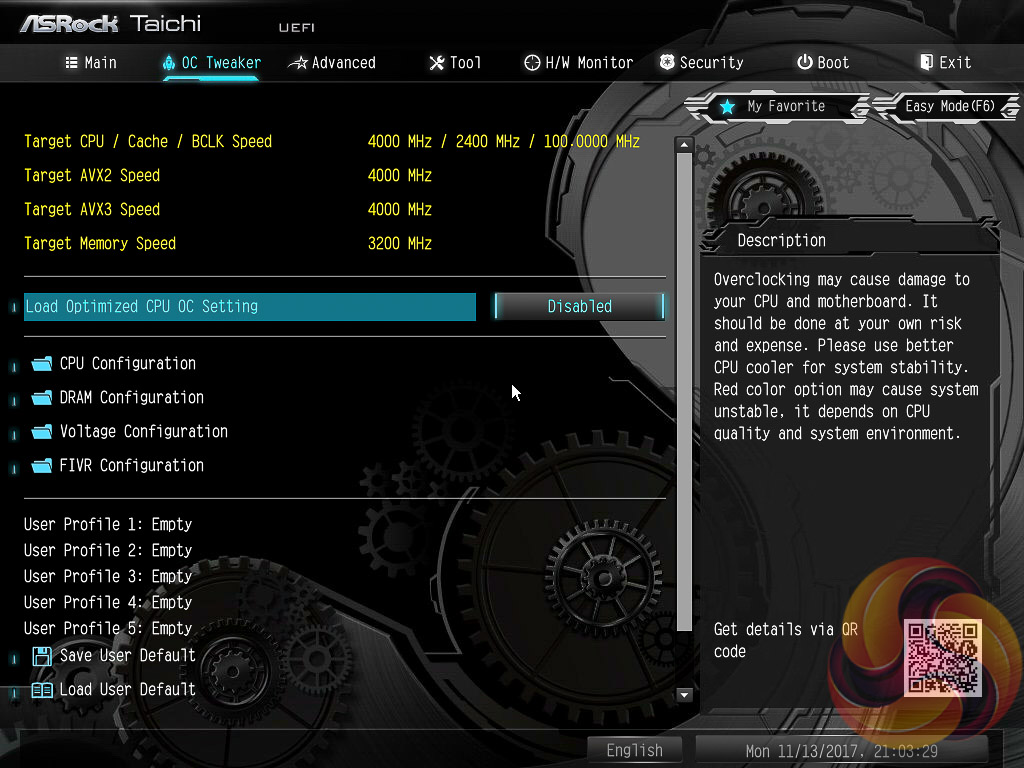
Task: Select the FIVR Configuration folder
Action: click(131, 466)
